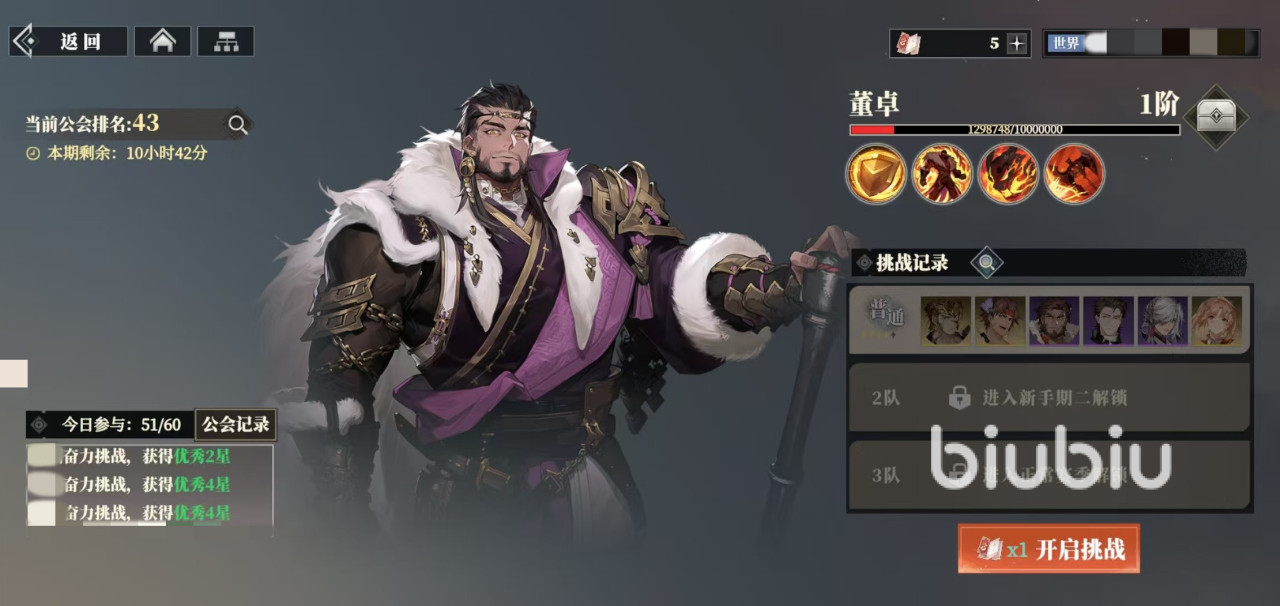Screen dimensions: 1280x606
Task: Open challenge records search magnifier
Action: pyautogui.click(x=987, y=263)
